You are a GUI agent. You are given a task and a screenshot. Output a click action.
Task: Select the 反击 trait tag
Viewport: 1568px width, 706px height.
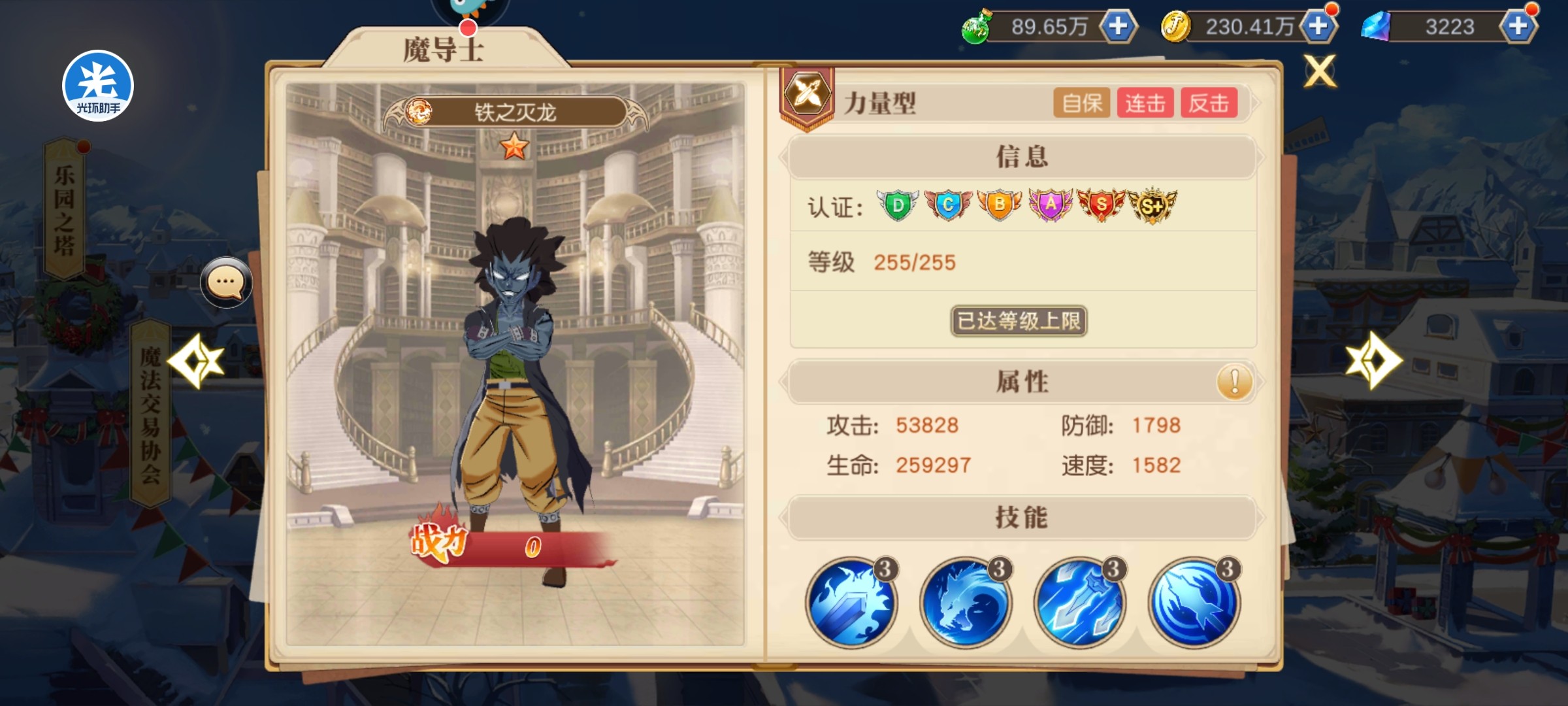[1209, 103]
